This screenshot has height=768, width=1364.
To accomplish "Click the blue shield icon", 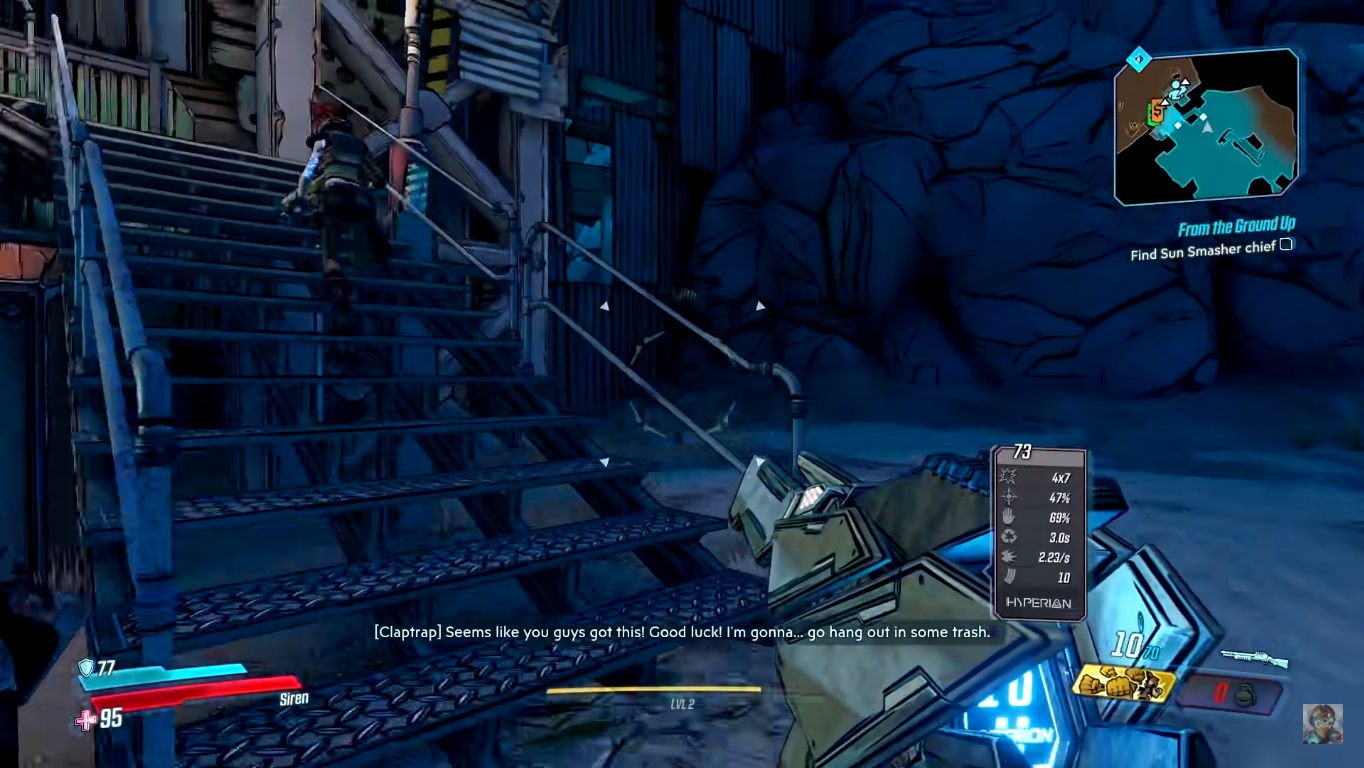I will click(x=86, y=668).
